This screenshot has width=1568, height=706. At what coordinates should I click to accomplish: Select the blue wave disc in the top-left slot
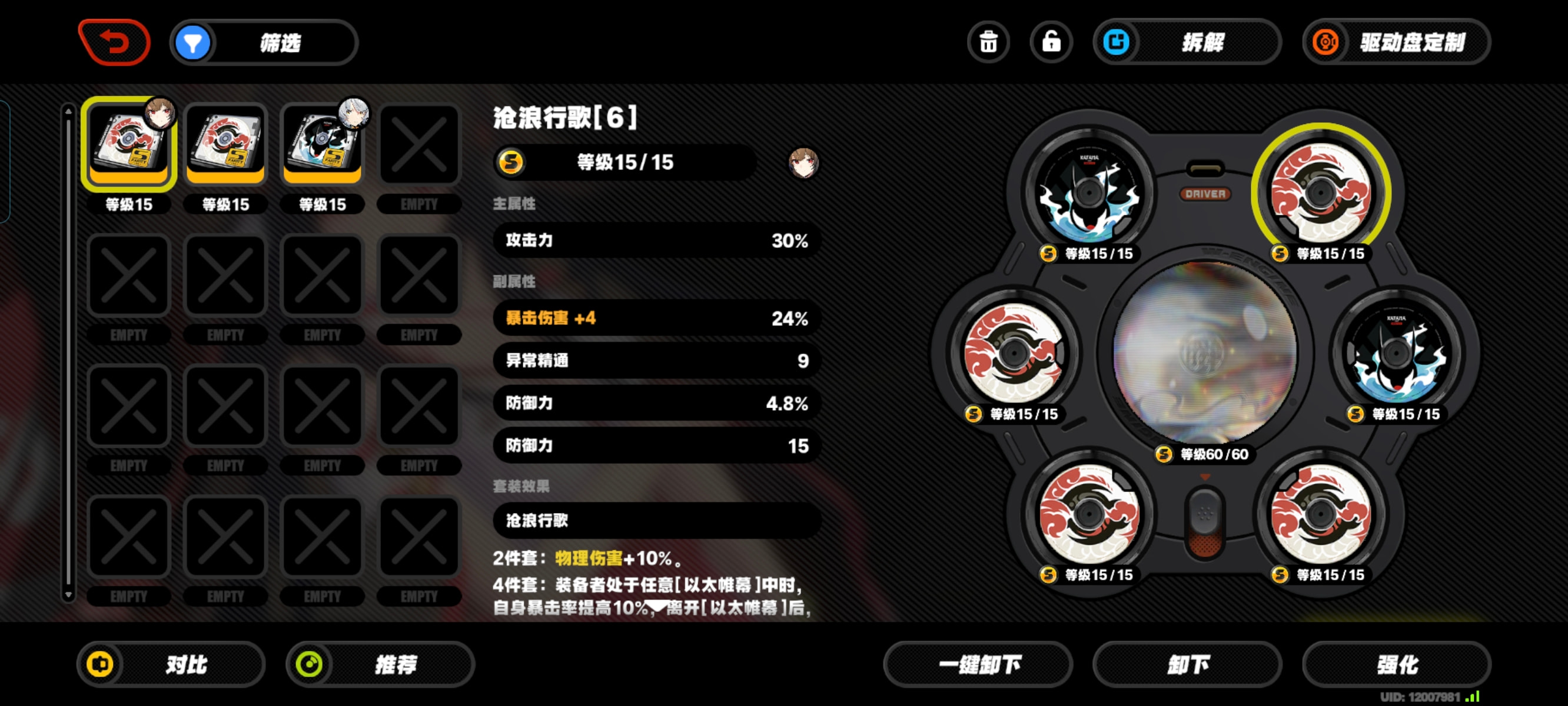click(1089, 193)
